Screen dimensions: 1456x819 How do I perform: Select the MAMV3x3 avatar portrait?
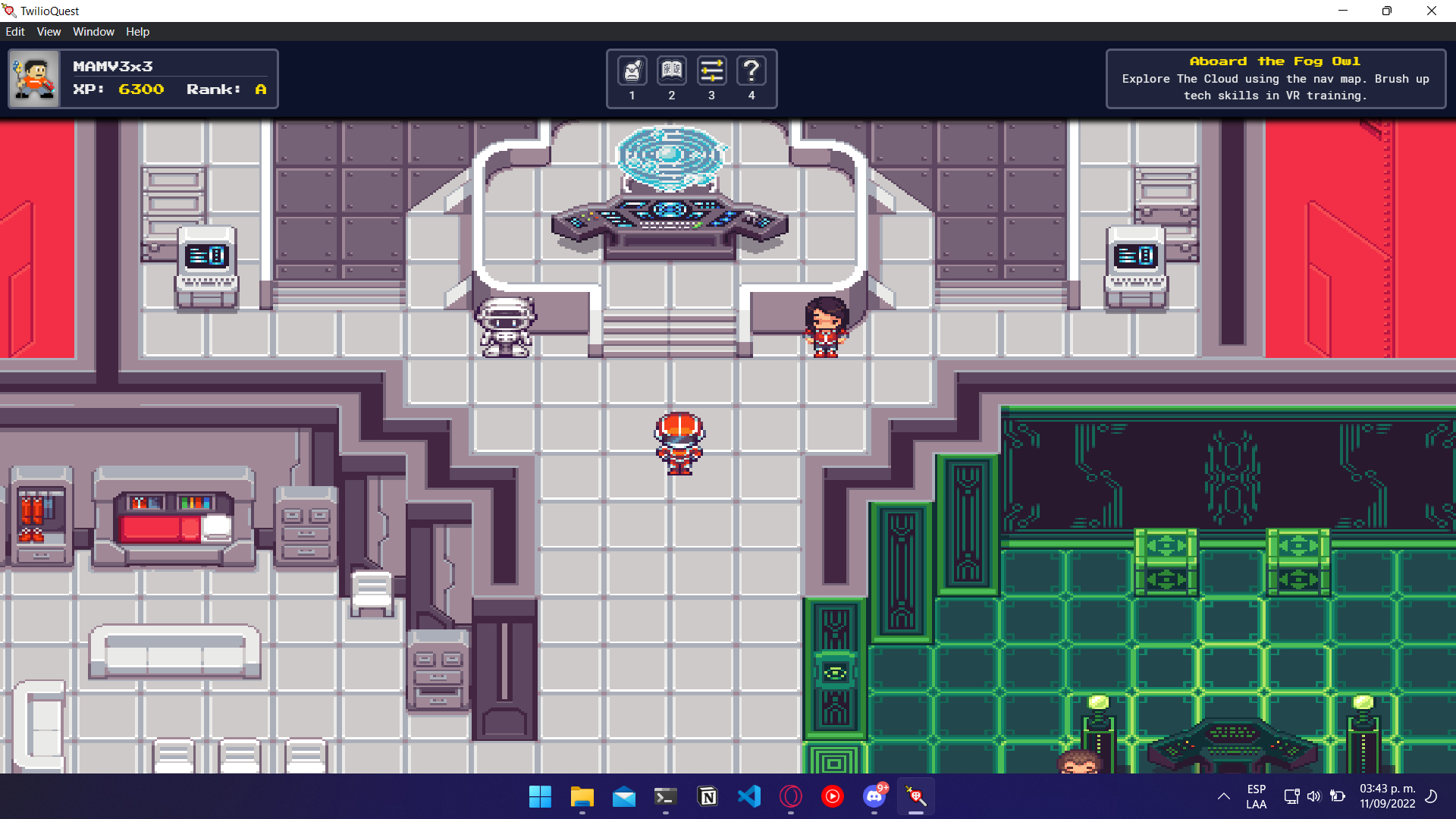pyautogui.click(x=34, y=78)
